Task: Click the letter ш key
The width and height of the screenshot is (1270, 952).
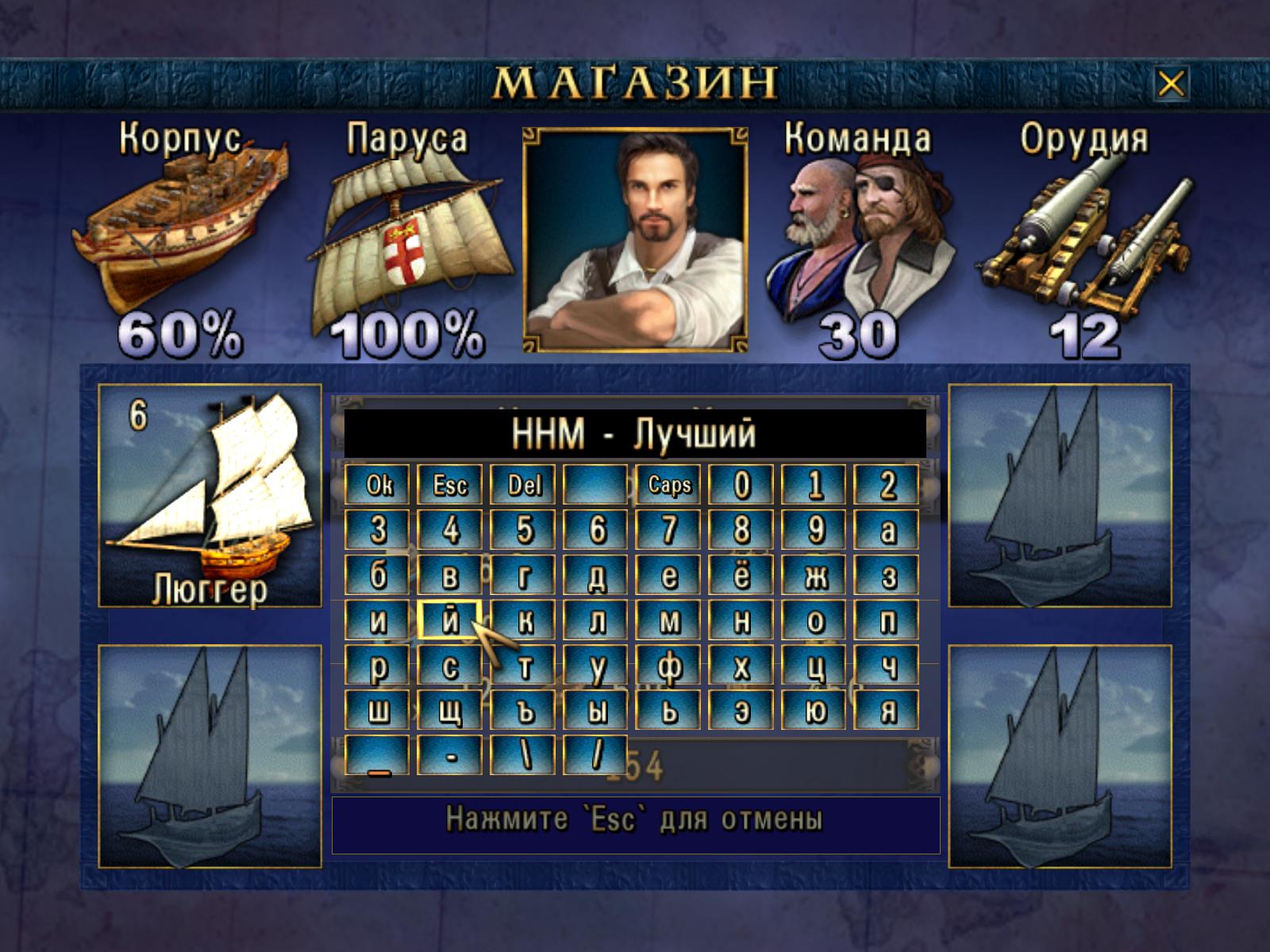Action: [x=378, y=710]
